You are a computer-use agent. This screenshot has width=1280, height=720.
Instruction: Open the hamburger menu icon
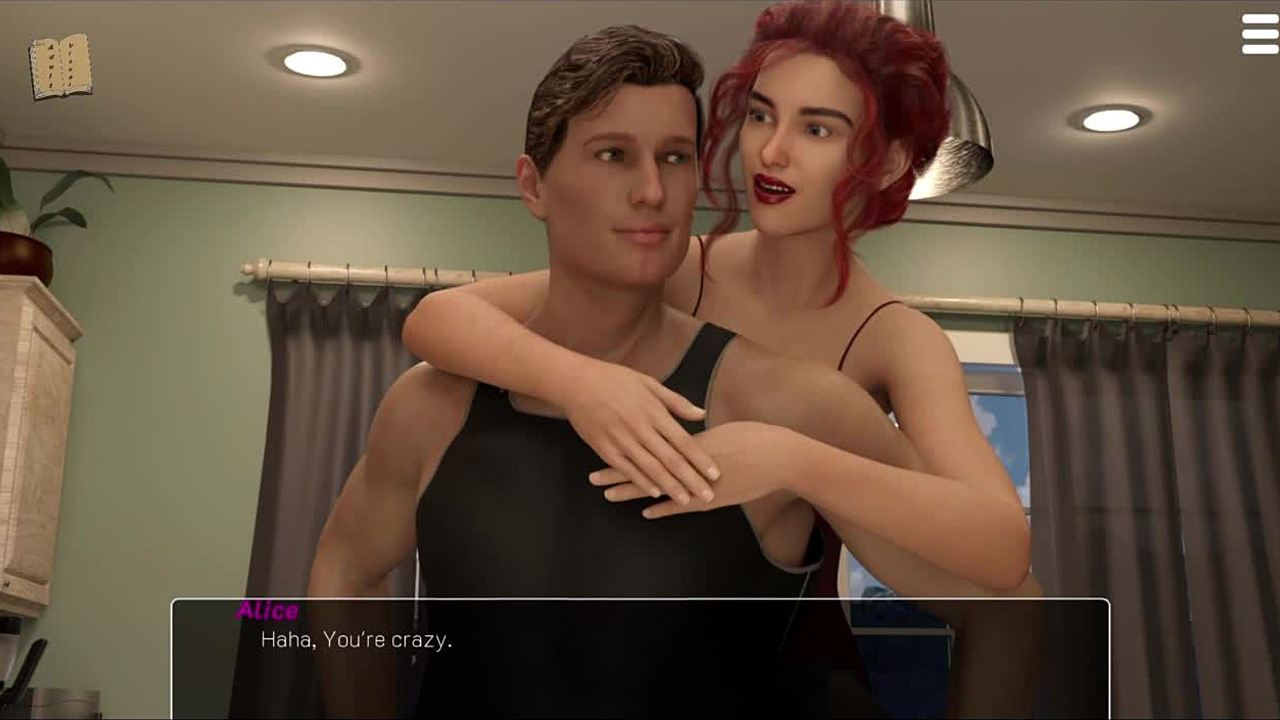tap(1259, 34)
